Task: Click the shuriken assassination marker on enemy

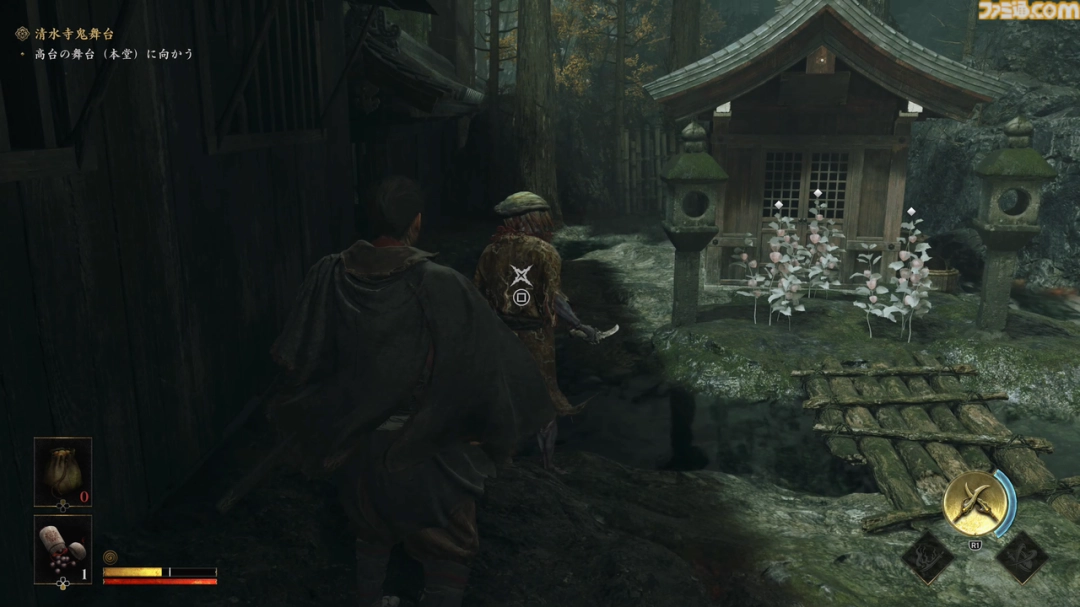Action: point(521,275)
